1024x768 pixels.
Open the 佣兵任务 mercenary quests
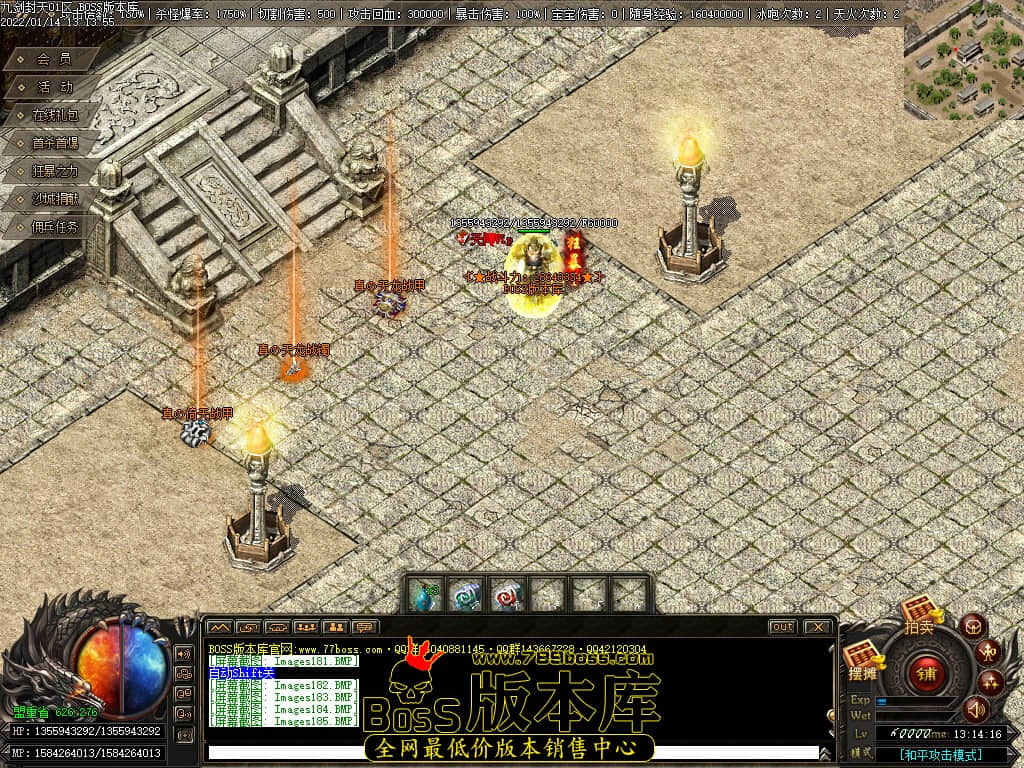pos(54,226)
